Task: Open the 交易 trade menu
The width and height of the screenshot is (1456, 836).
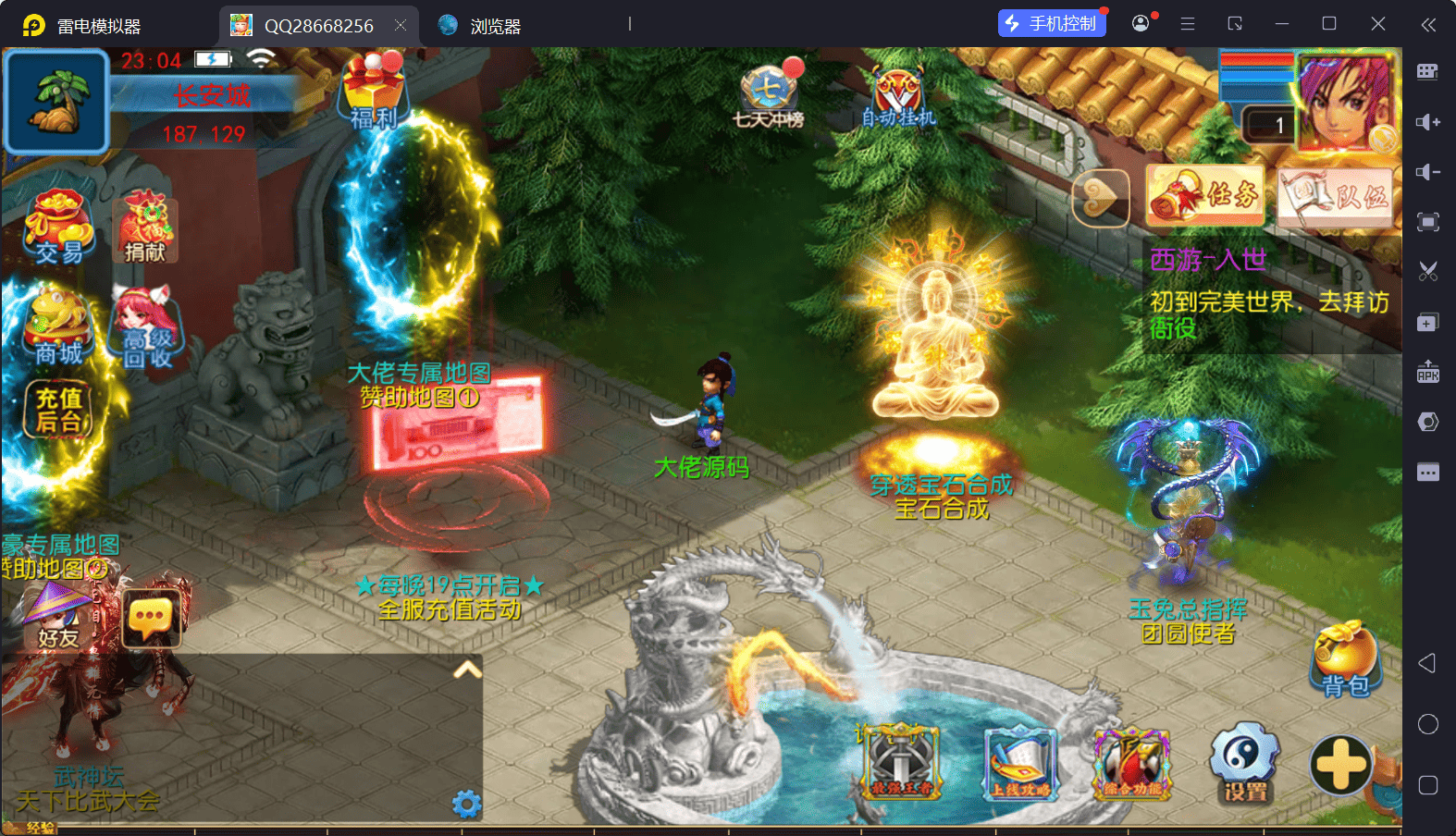Action: [x=59, y=227]
